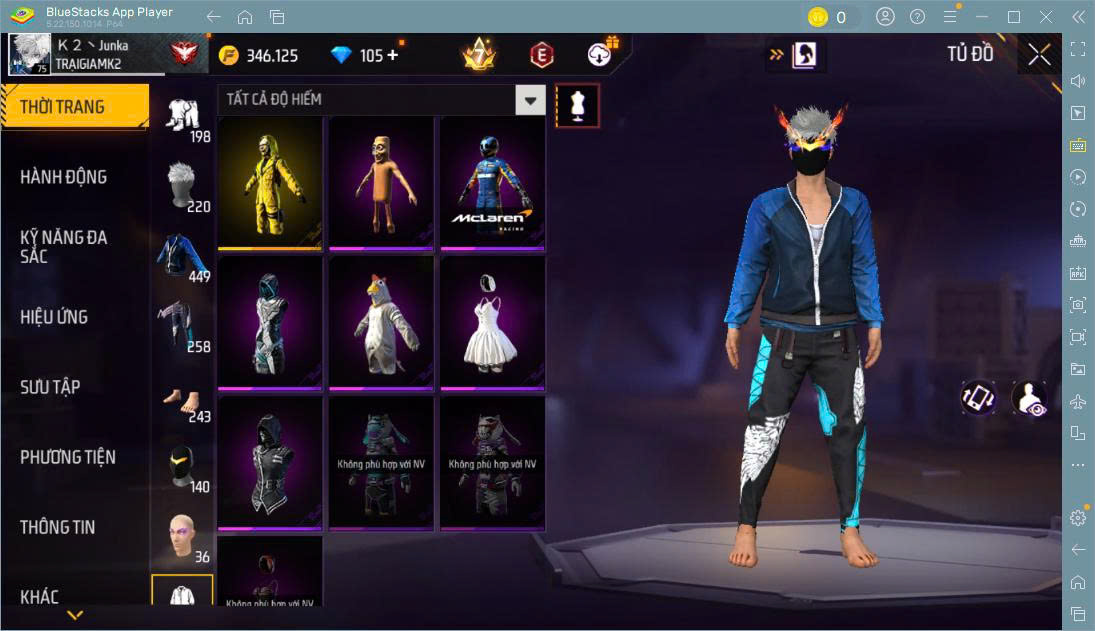Click the mannequin preview icon
This screenshot has width=1095, height=631.
point(577,104)
